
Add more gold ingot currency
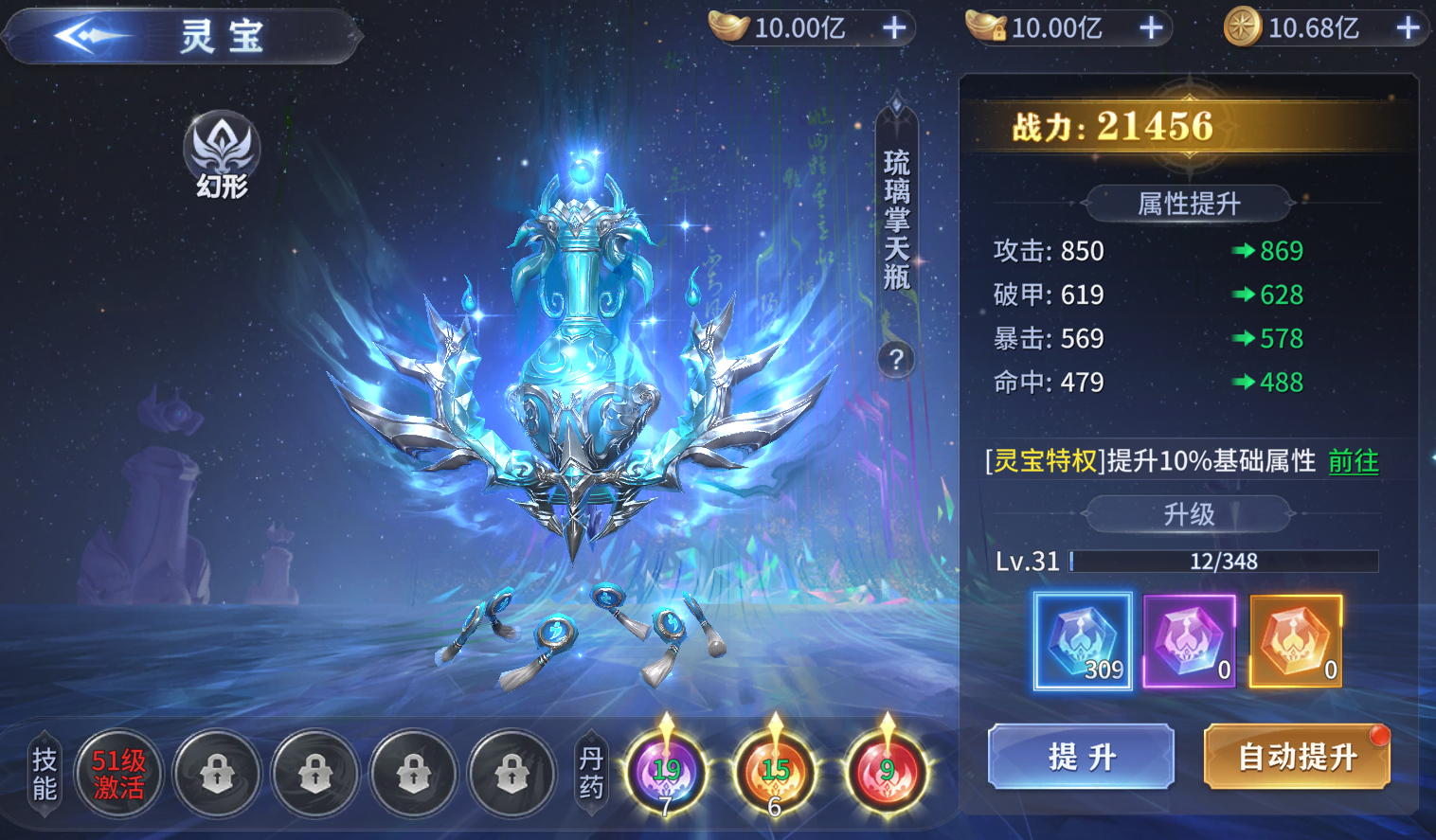(894, 28)
